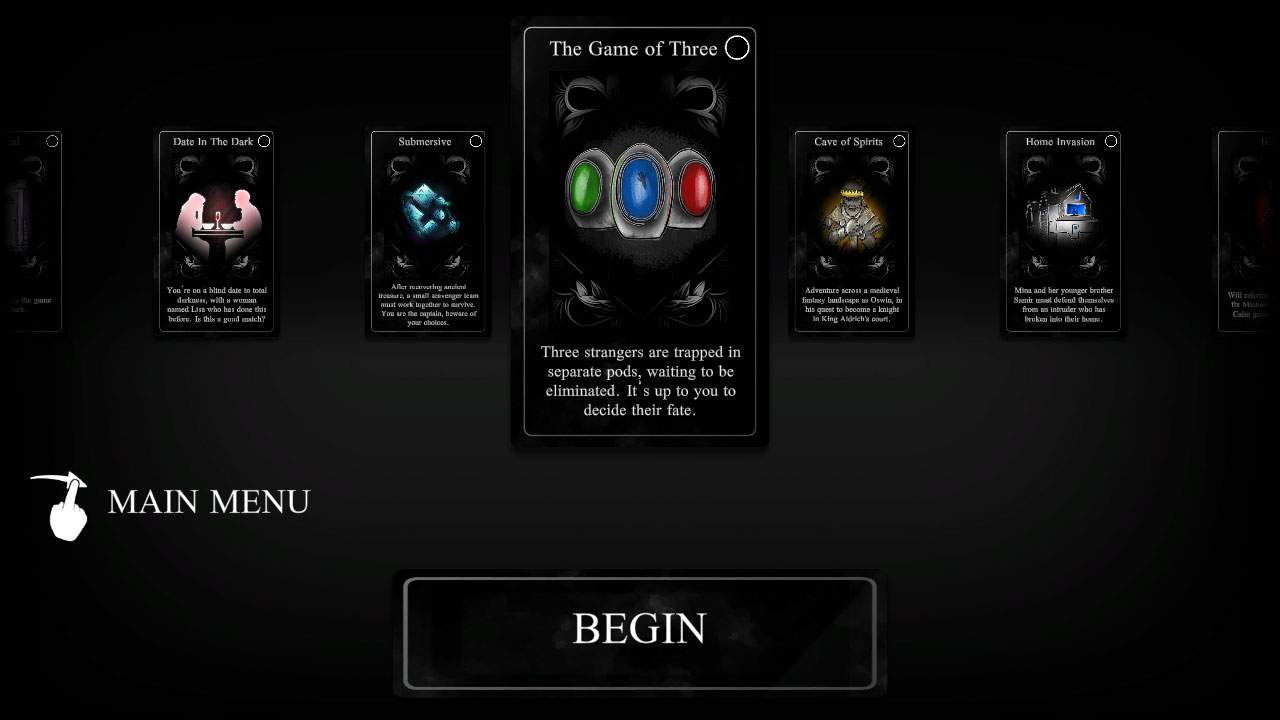Viewport: 1280px width, 720px height.
Task: Select the circle marker on The Game of Three
Action: [737, 47]
